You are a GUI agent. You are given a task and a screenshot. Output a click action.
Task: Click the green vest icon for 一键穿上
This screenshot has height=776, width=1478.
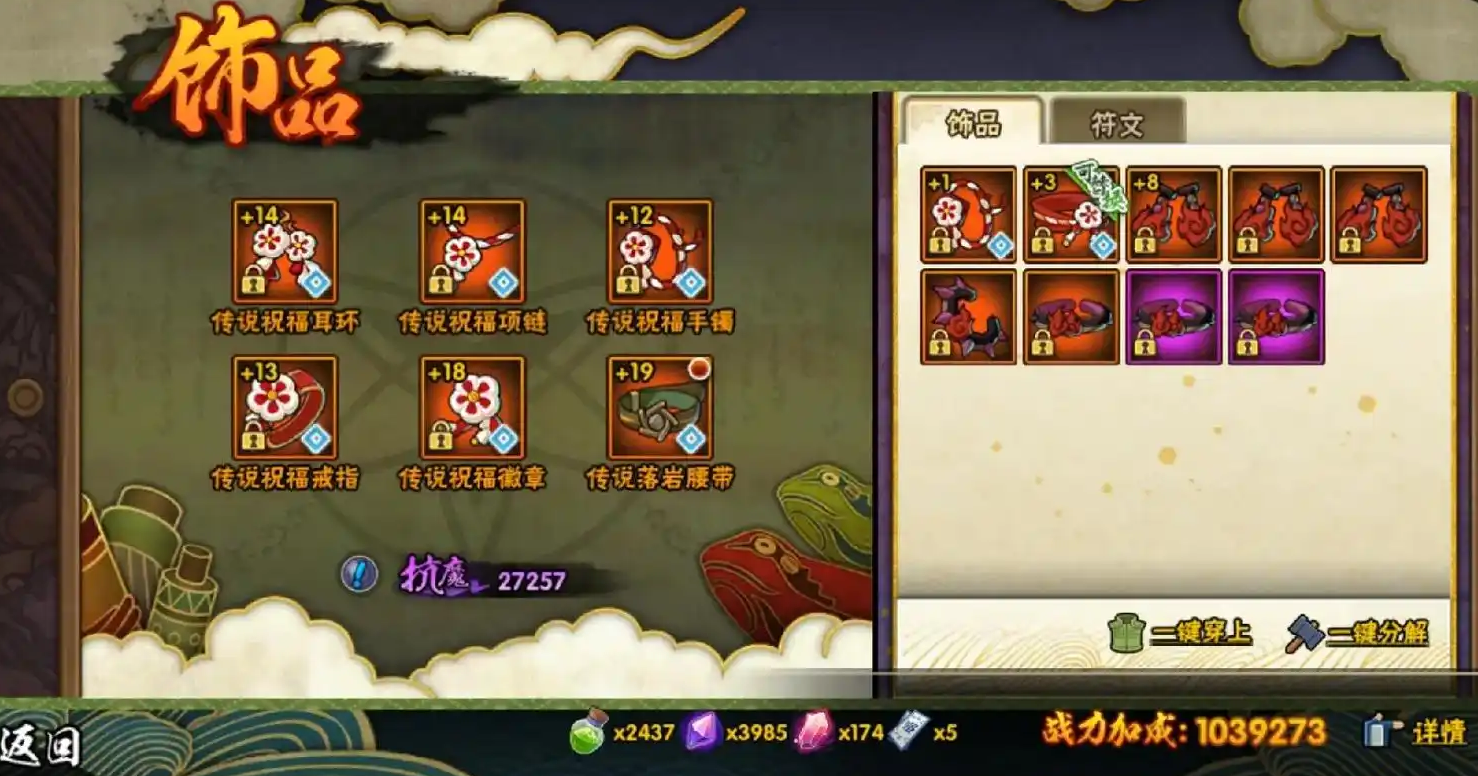(1128, 631)
